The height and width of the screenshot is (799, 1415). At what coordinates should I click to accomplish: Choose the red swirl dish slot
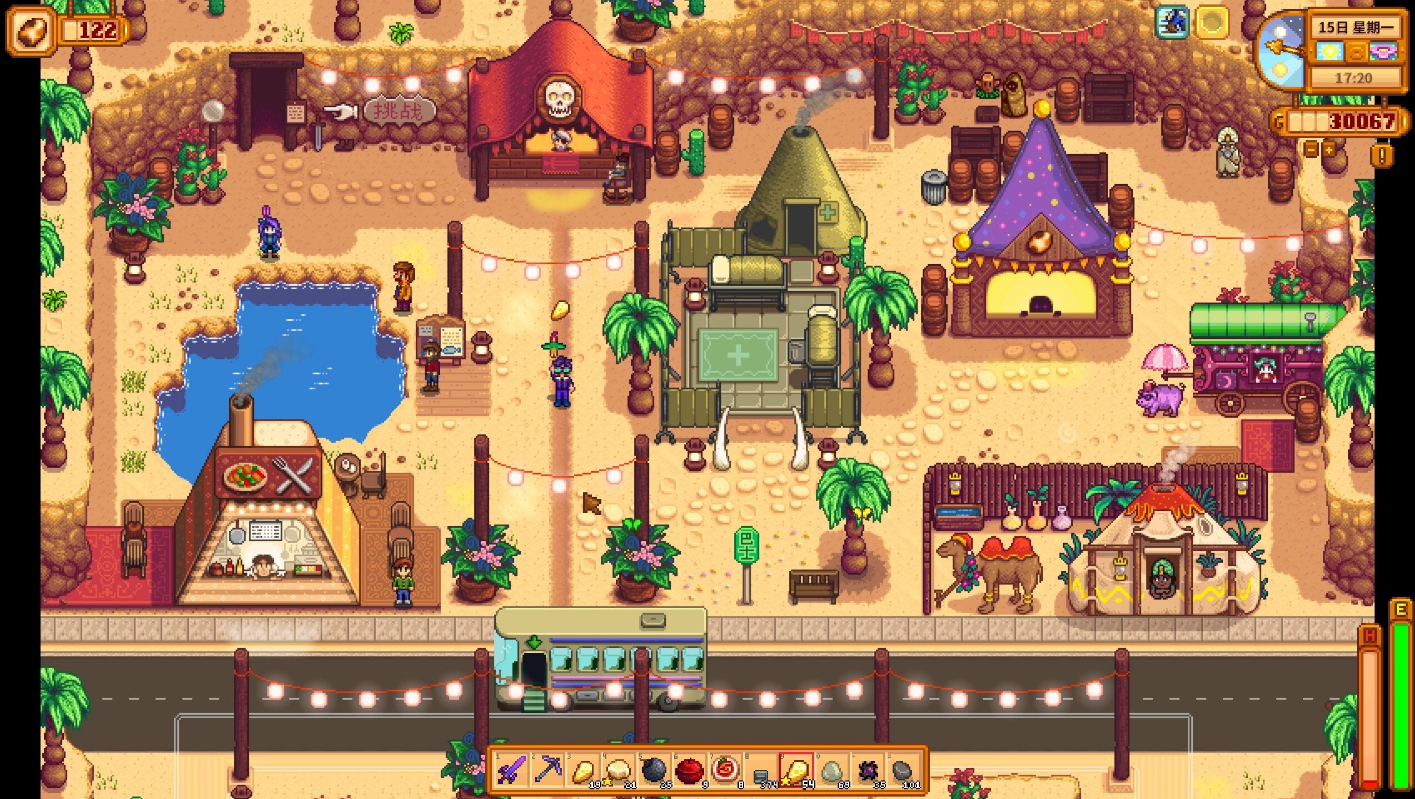point(725,770)
